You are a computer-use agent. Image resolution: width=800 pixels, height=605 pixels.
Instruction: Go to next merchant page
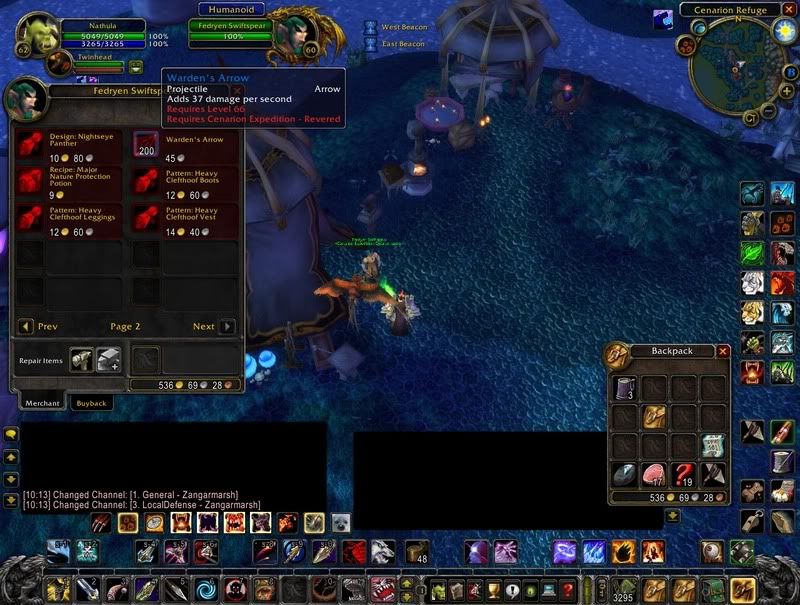(x=227, y=327)
